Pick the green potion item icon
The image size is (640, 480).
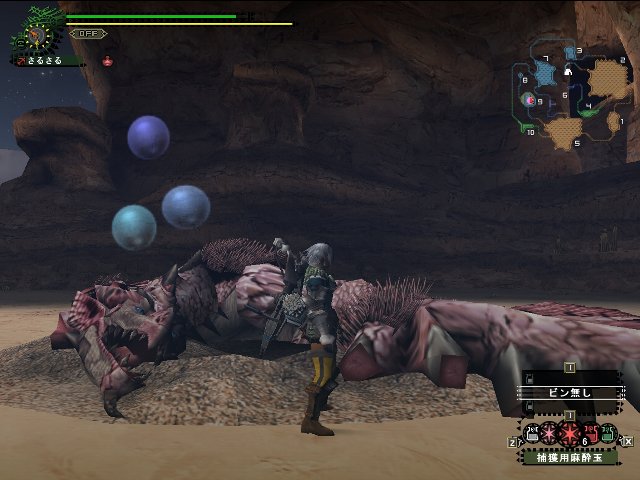(x=609, y=433)
